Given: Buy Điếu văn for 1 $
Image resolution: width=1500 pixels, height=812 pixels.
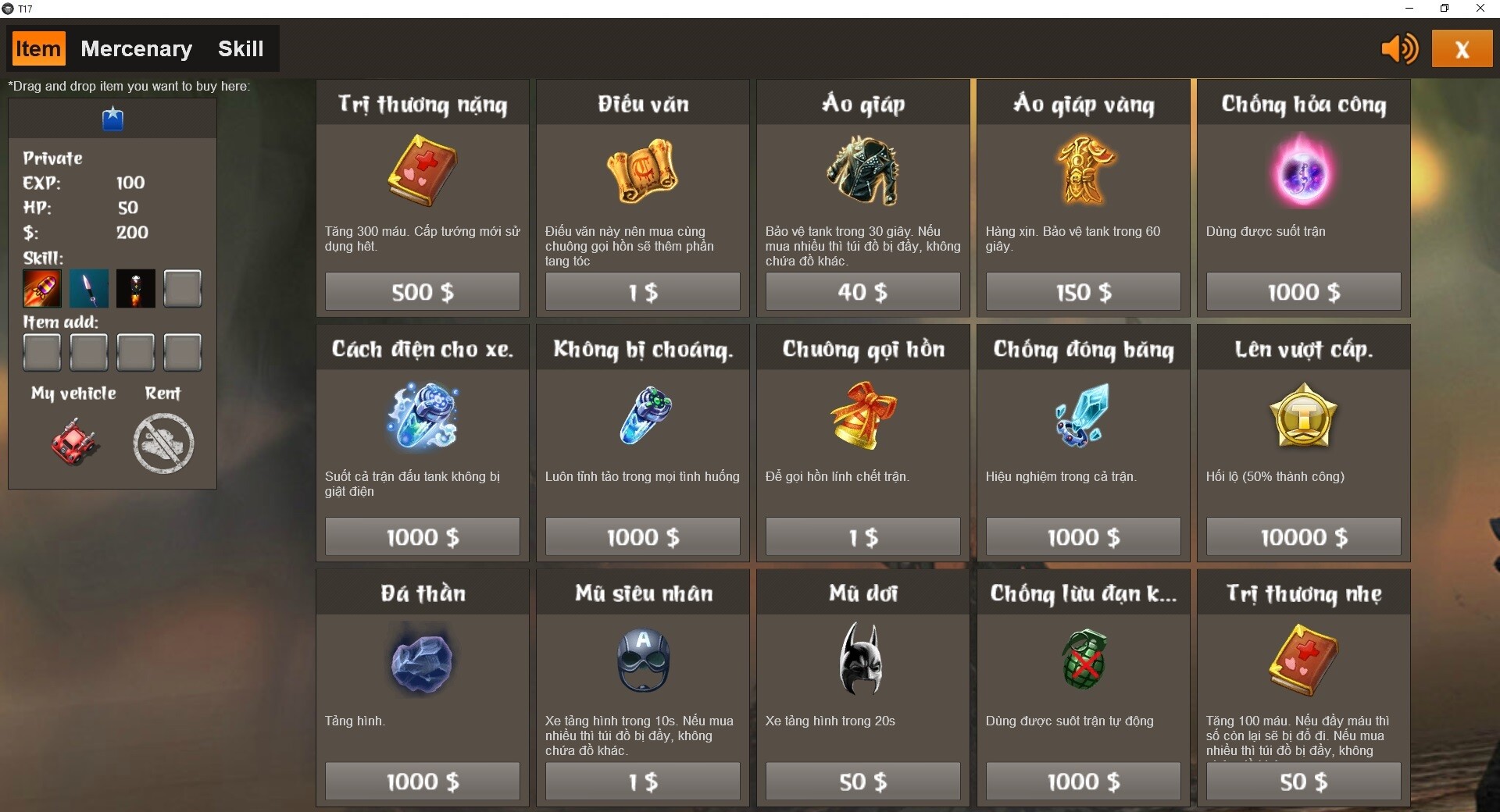Looking at the screenshot, I should (642, 291).
